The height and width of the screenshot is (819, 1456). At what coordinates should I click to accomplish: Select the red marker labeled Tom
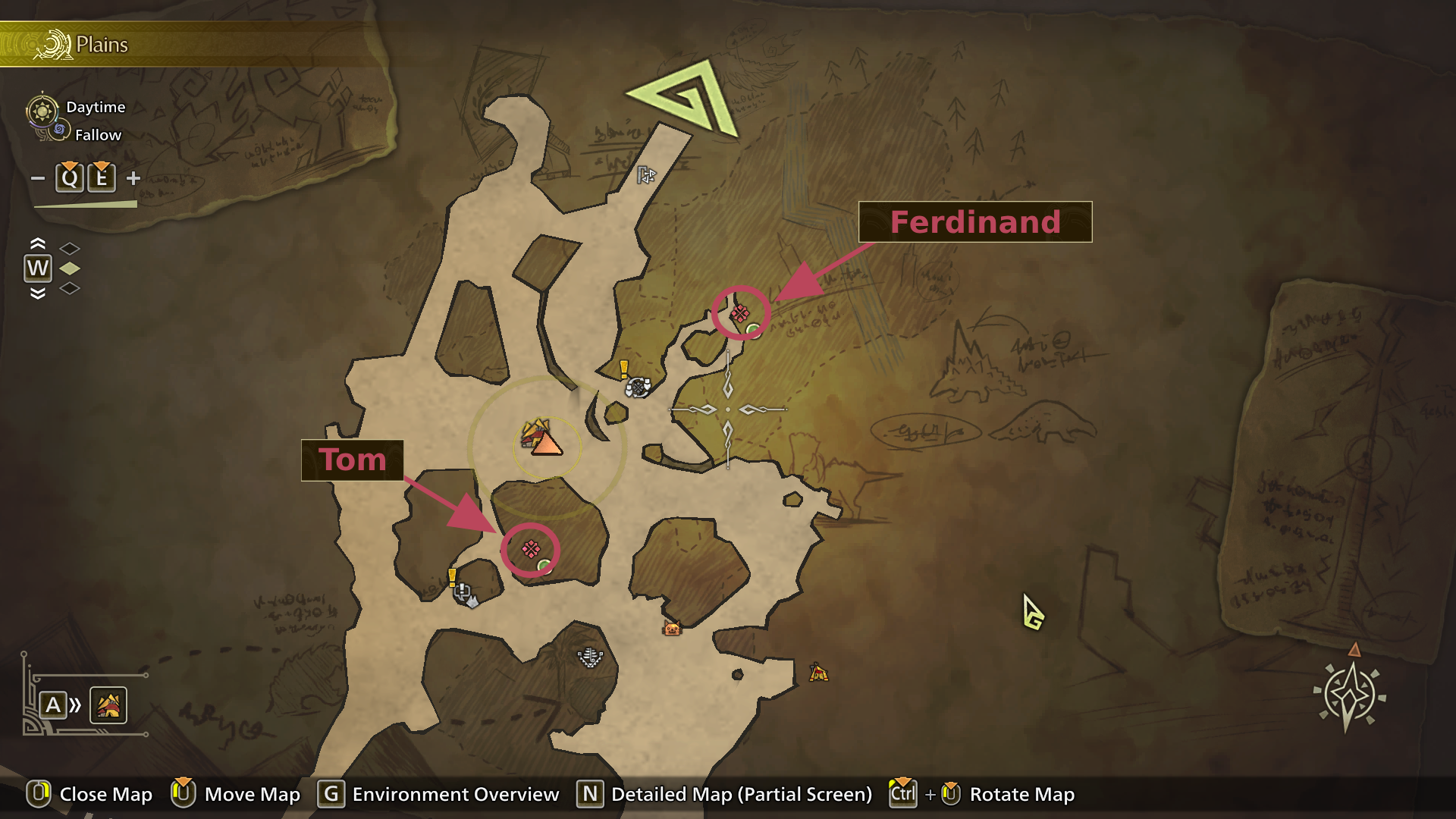(531, 549)
